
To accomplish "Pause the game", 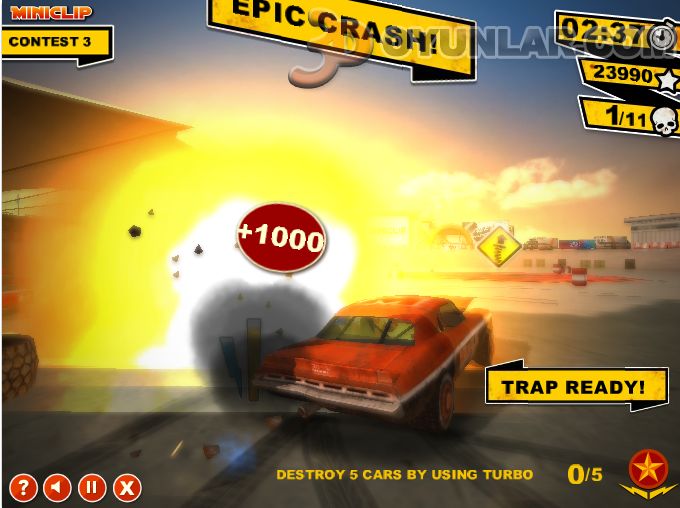I will point(91,488).
